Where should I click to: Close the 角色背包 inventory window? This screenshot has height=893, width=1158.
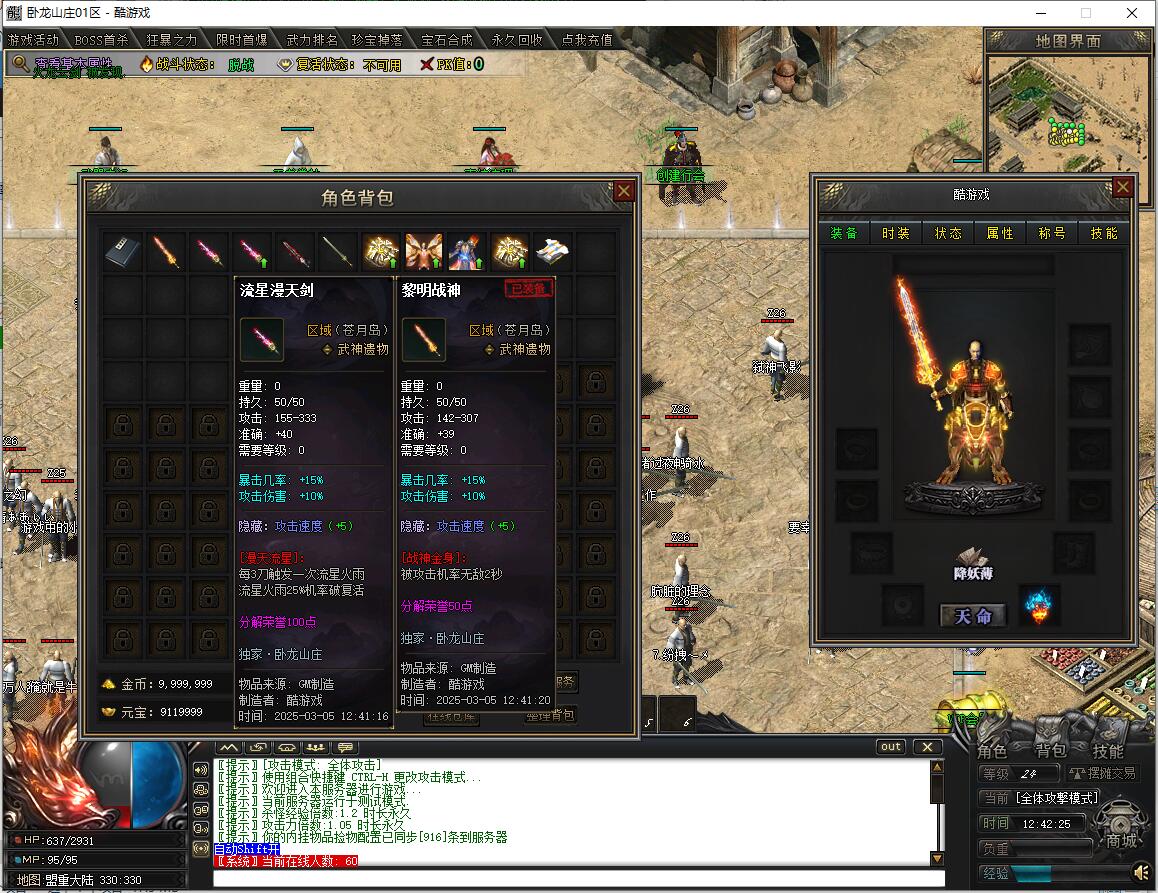[624, 191]
